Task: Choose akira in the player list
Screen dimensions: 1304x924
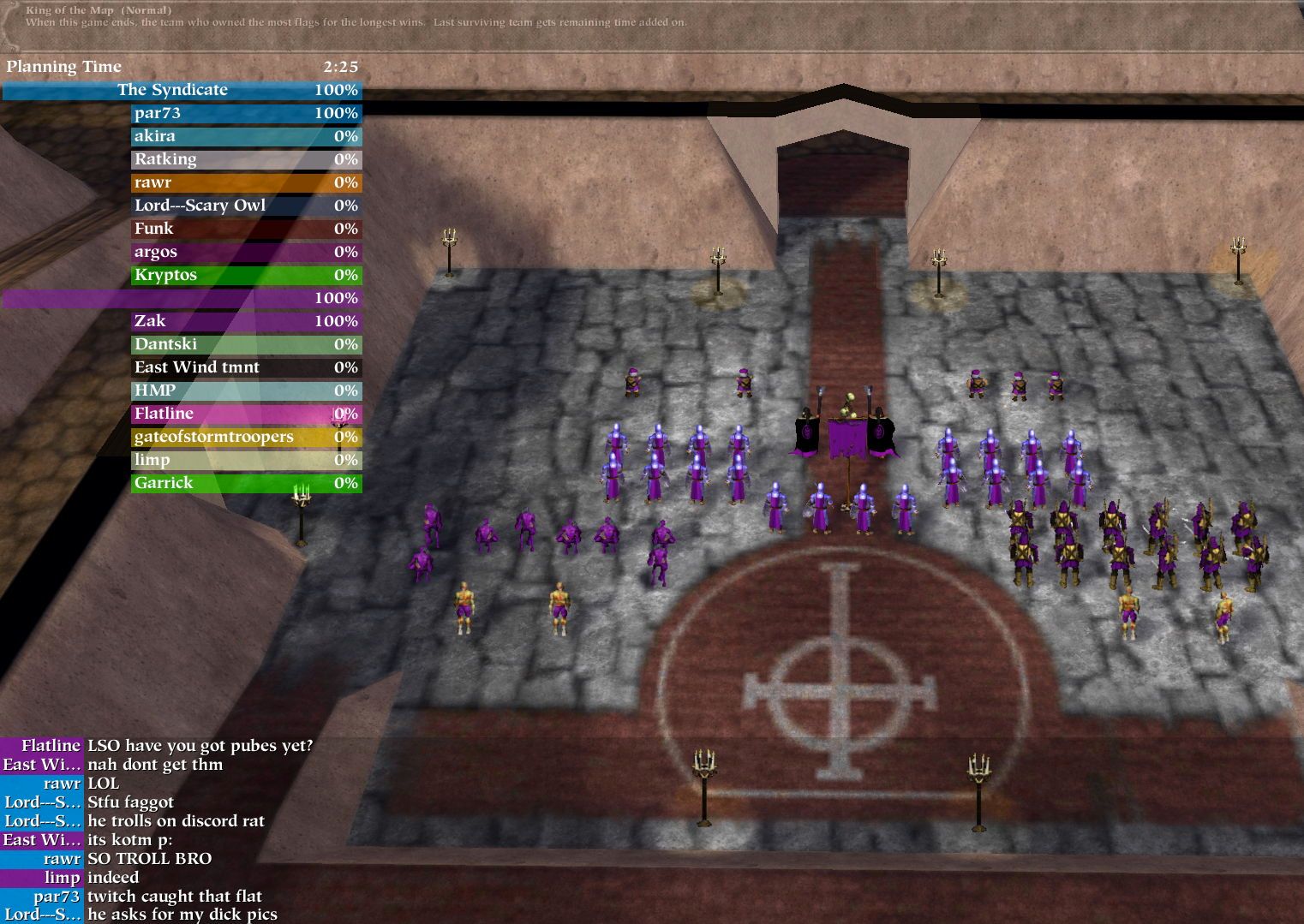Action: [246, 136]
